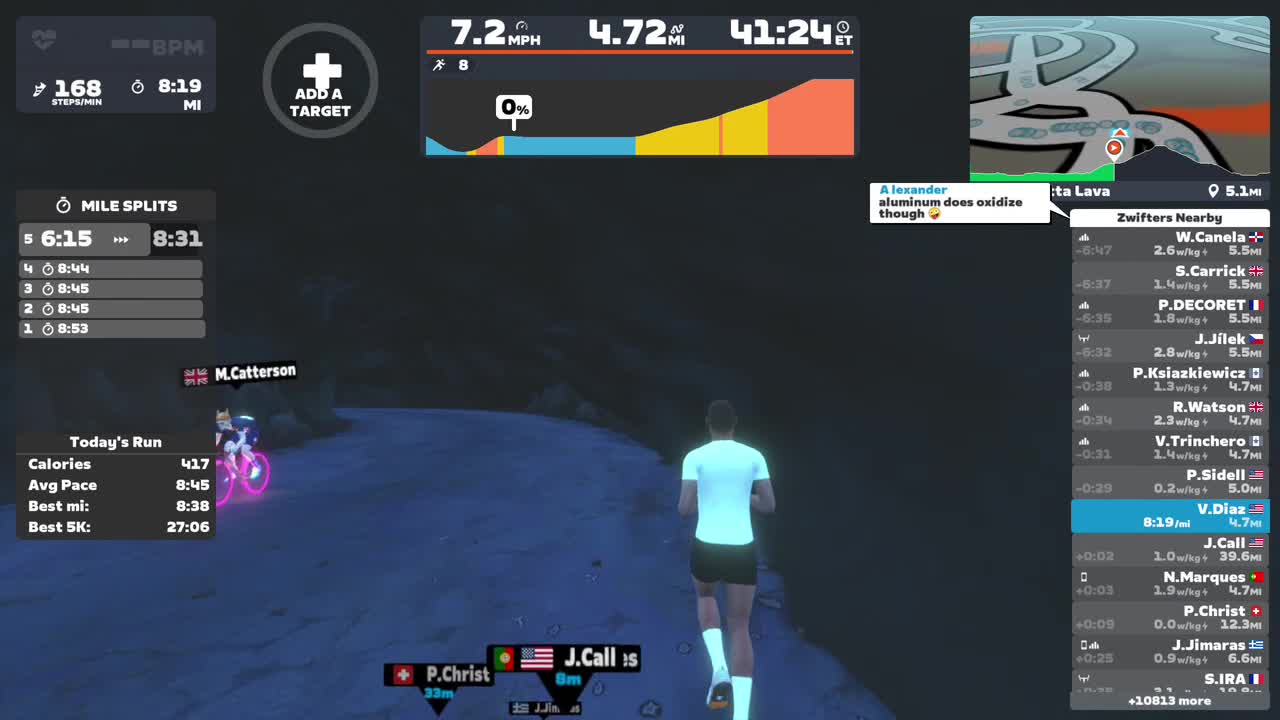Screen dimensions: 1280x720
Task: Click the runner icon showing 8 nearby runners
Action: (x=440, y=64)
